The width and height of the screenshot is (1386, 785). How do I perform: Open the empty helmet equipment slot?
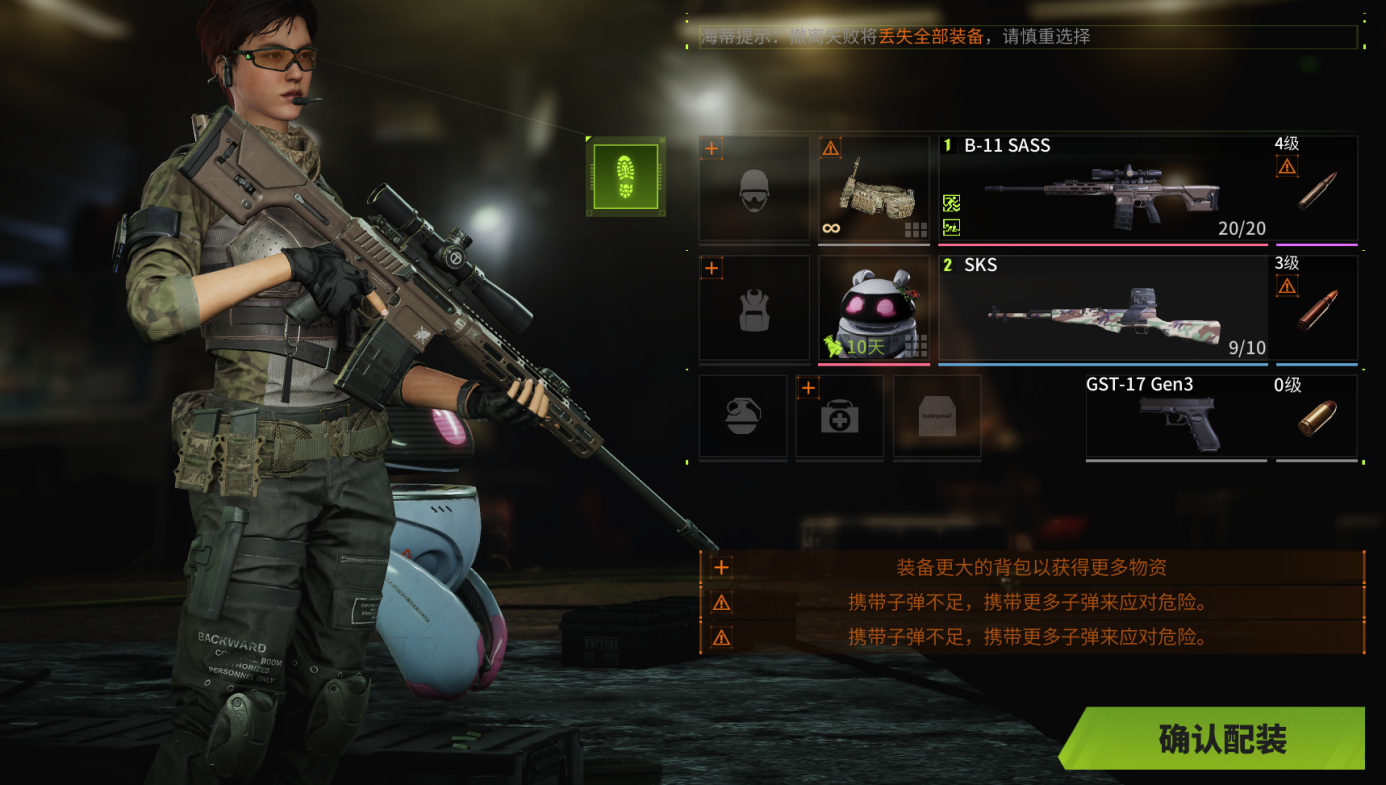click(x=754, y=189)
